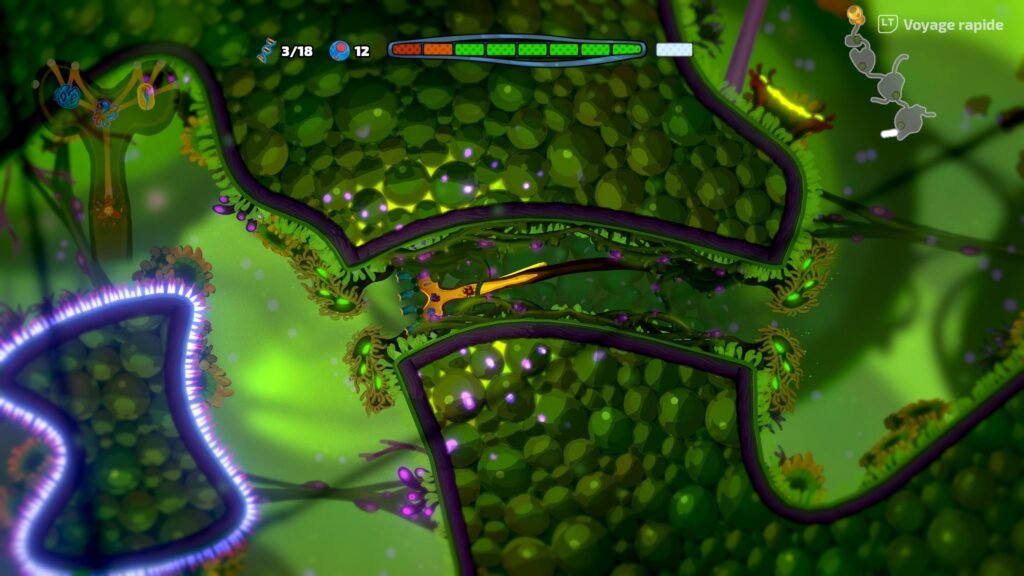Select the orange glowing node on the minimap
The image size is (1024, 576).
point(855,14)
